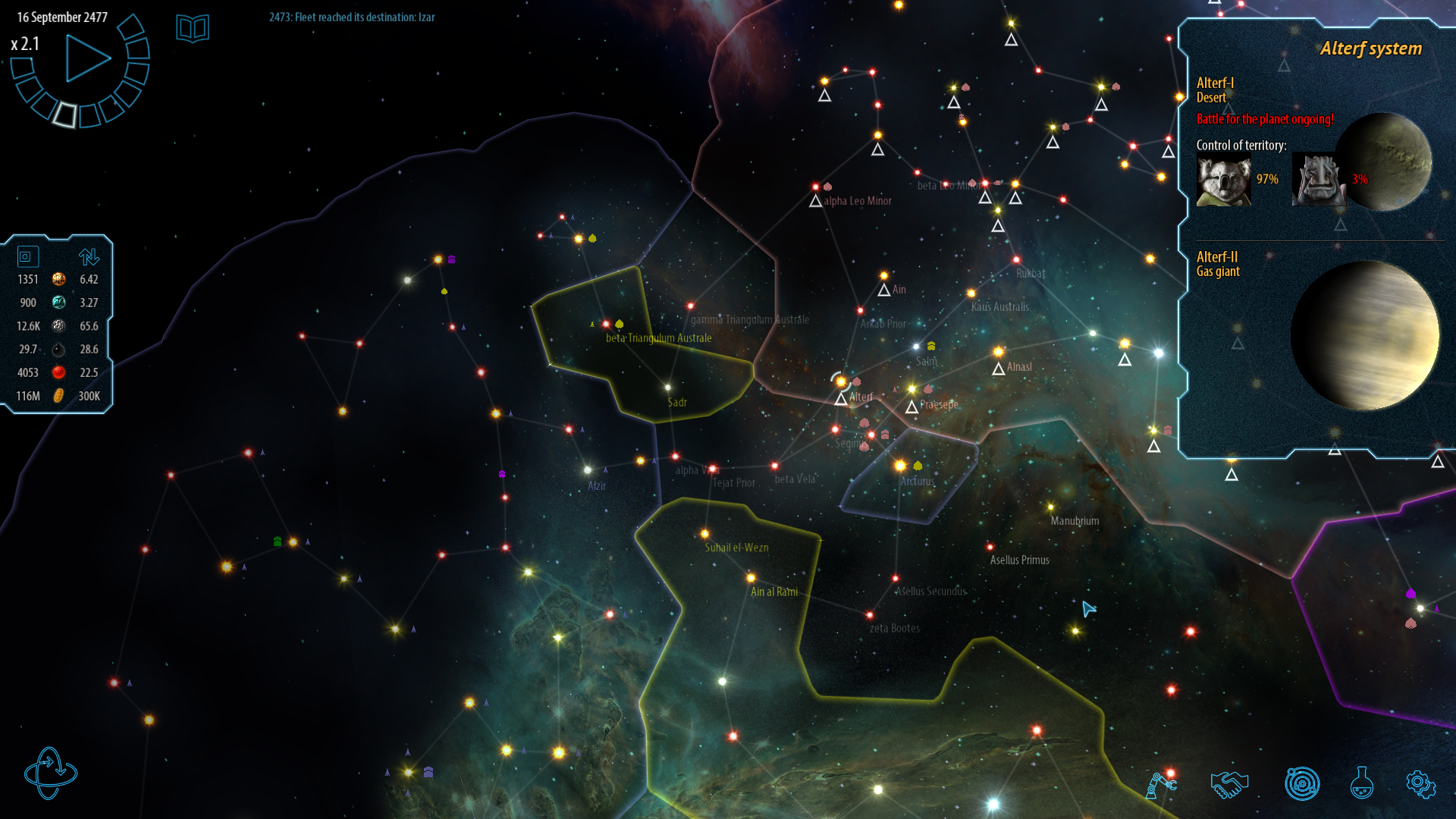
Task: Click the Alterf-II Gas giant label
Action: [1217, 263]
